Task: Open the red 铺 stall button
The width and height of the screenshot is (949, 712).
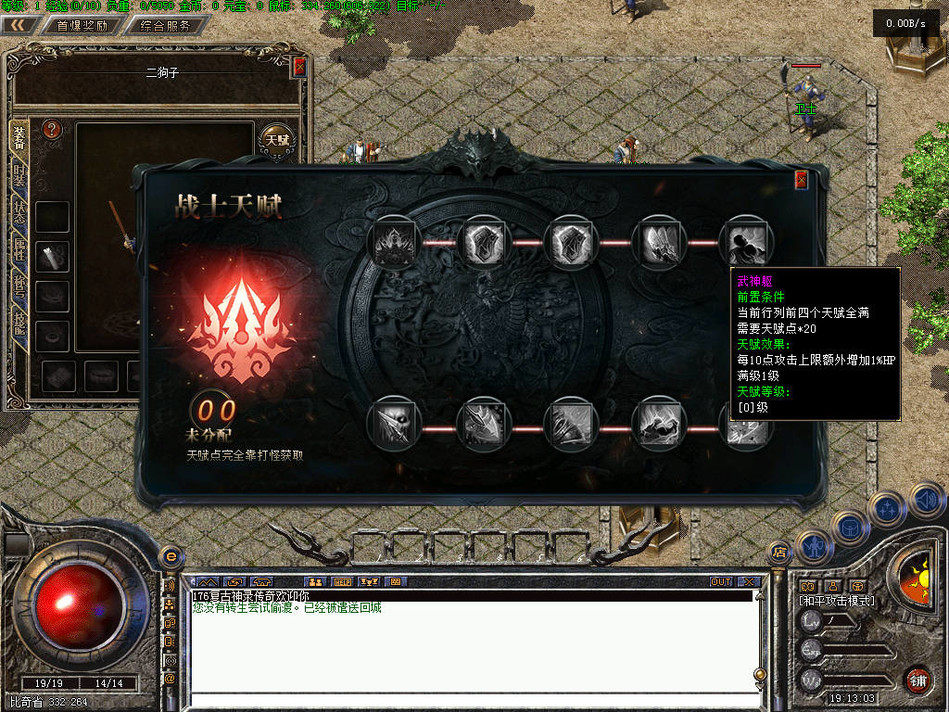Action: 917,680
